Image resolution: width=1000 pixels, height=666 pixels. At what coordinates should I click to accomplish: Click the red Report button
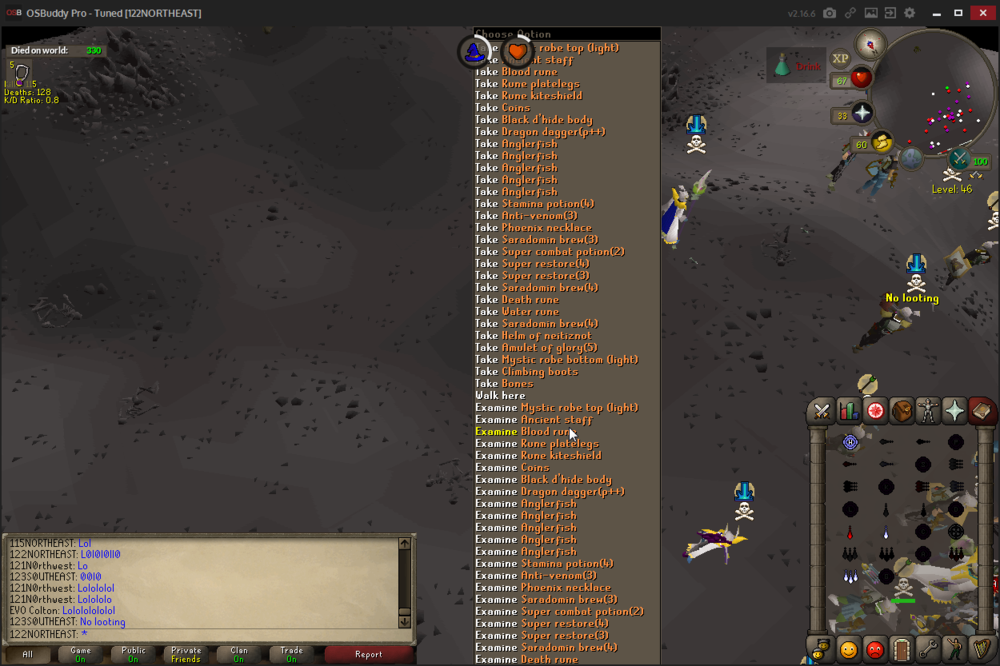(x=368, y=654)
